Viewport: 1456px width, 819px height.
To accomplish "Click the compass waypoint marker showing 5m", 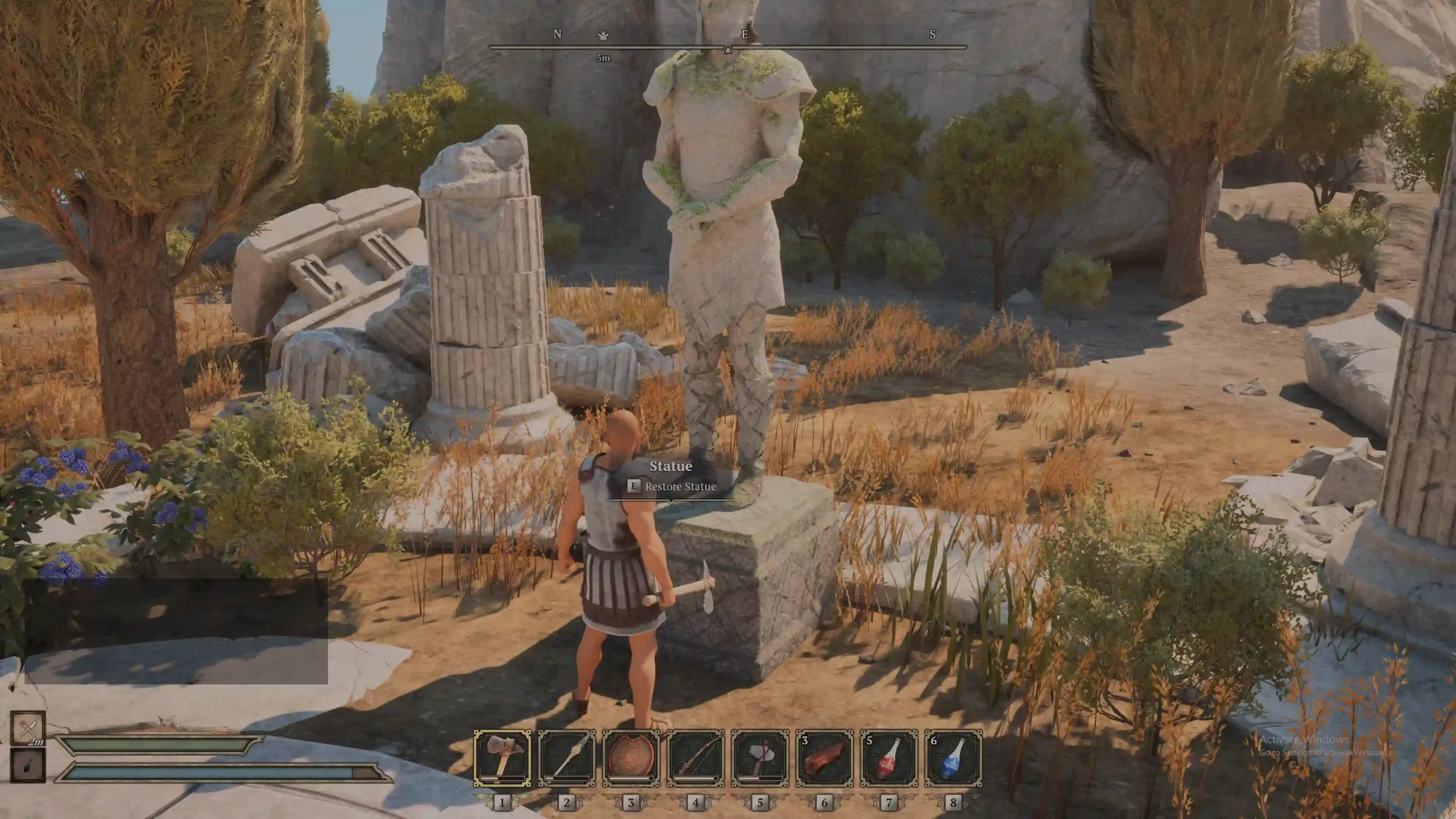I will click(603, 36).
